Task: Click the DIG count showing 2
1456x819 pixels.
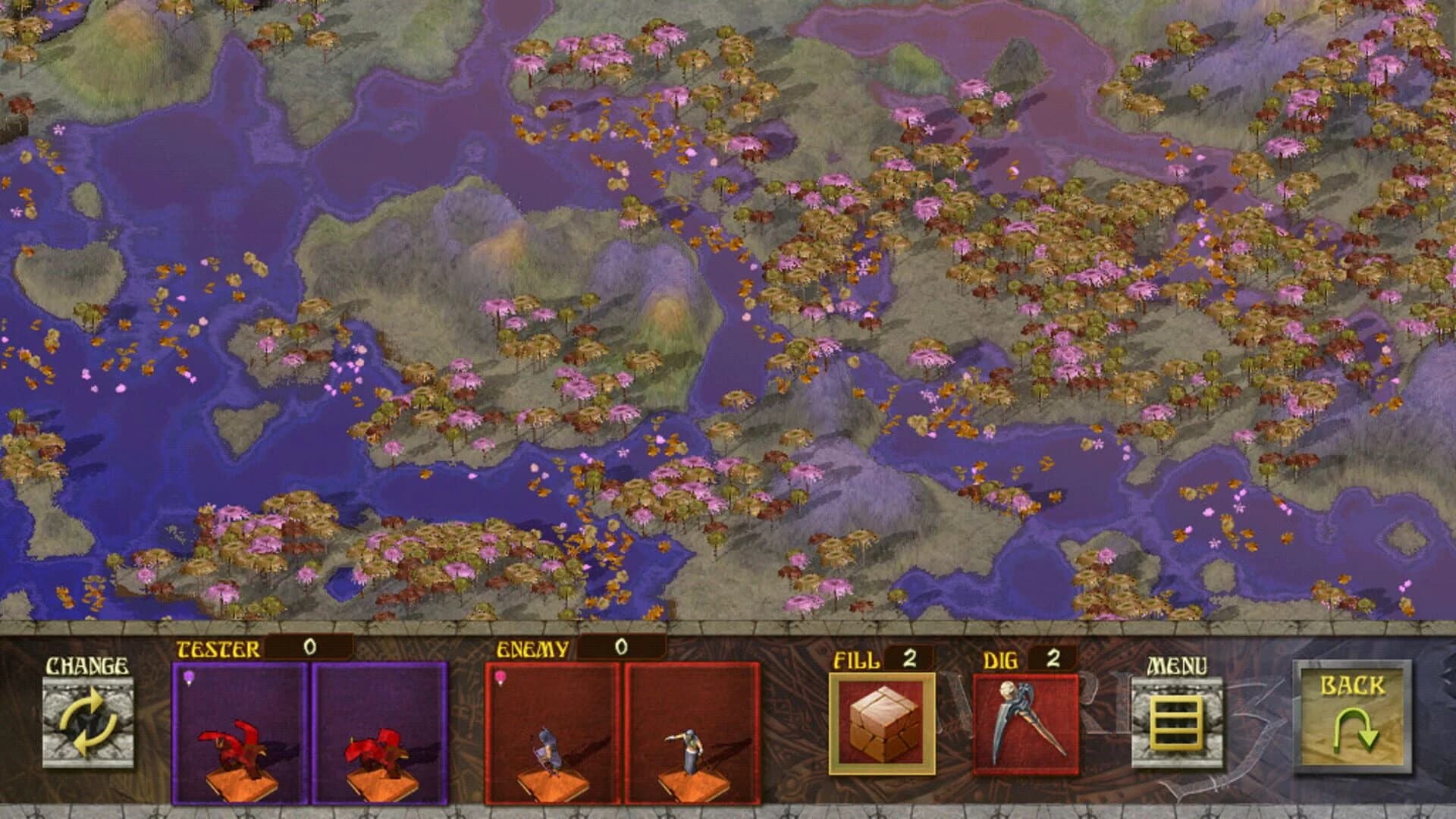Action: (1054, 660)
